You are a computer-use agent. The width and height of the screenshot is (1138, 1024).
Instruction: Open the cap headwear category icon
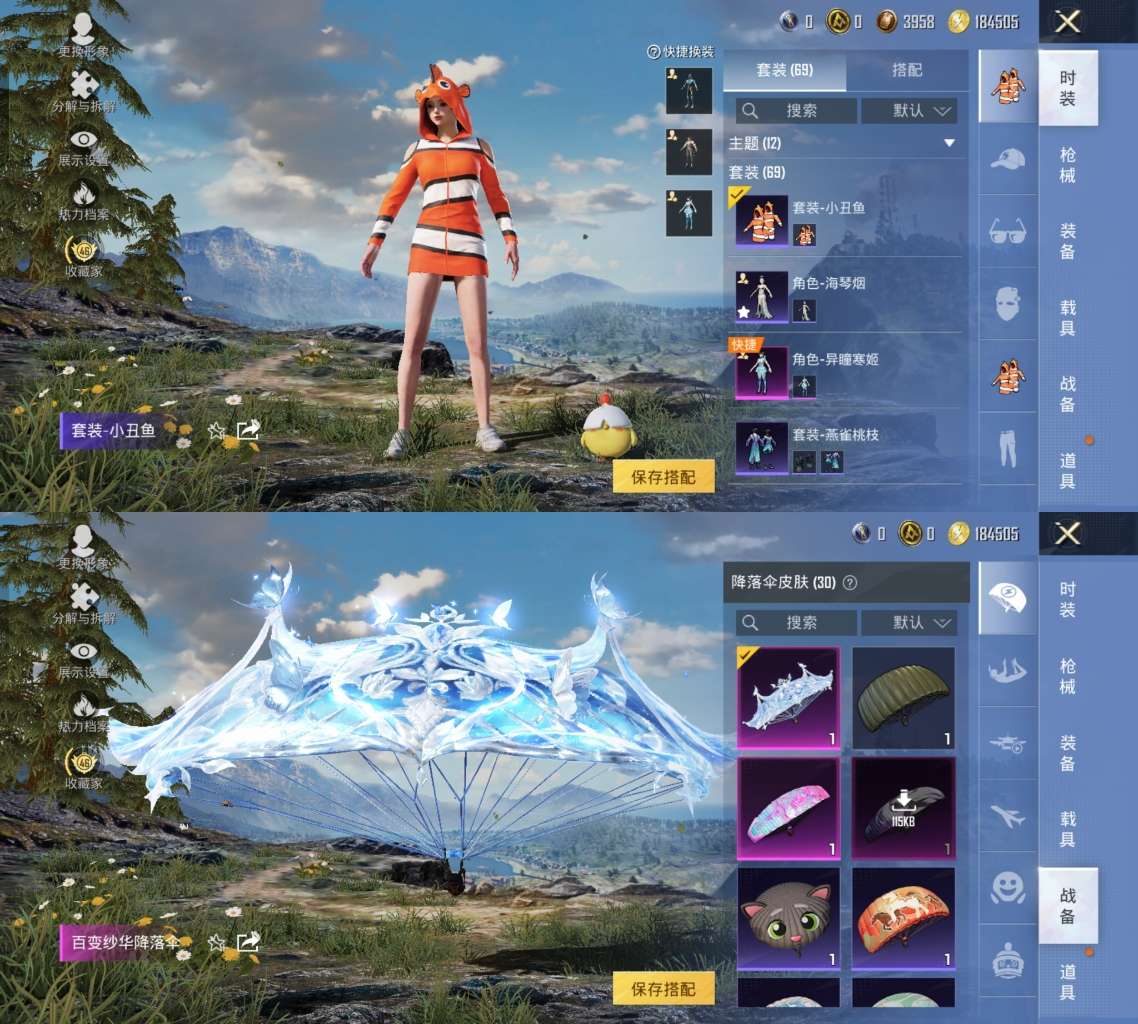coord(1007,159)
